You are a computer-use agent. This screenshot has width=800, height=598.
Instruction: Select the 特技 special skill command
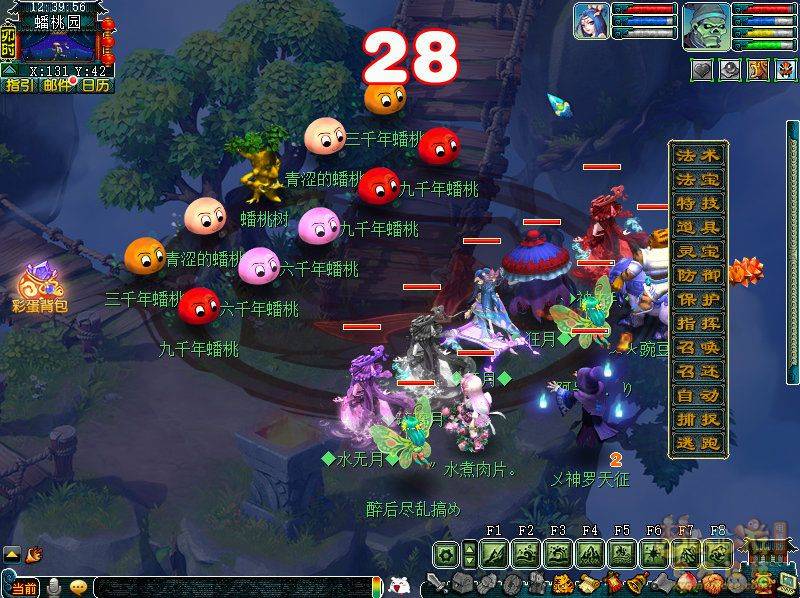pos(698,204)
